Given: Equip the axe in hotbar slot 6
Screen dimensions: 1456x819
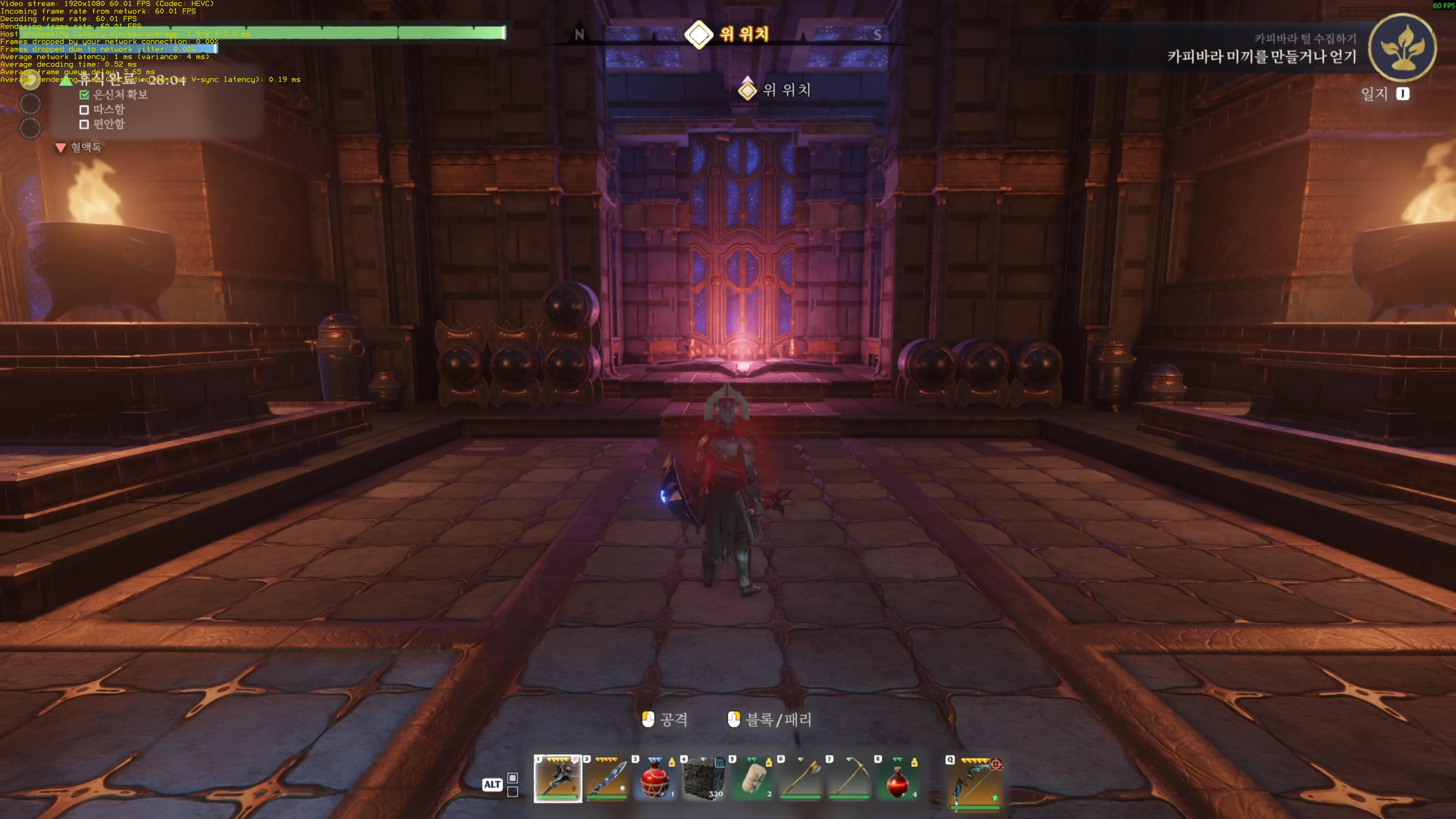Looking at the screenshot, I should pyautogui.click(x=801, y=779).
